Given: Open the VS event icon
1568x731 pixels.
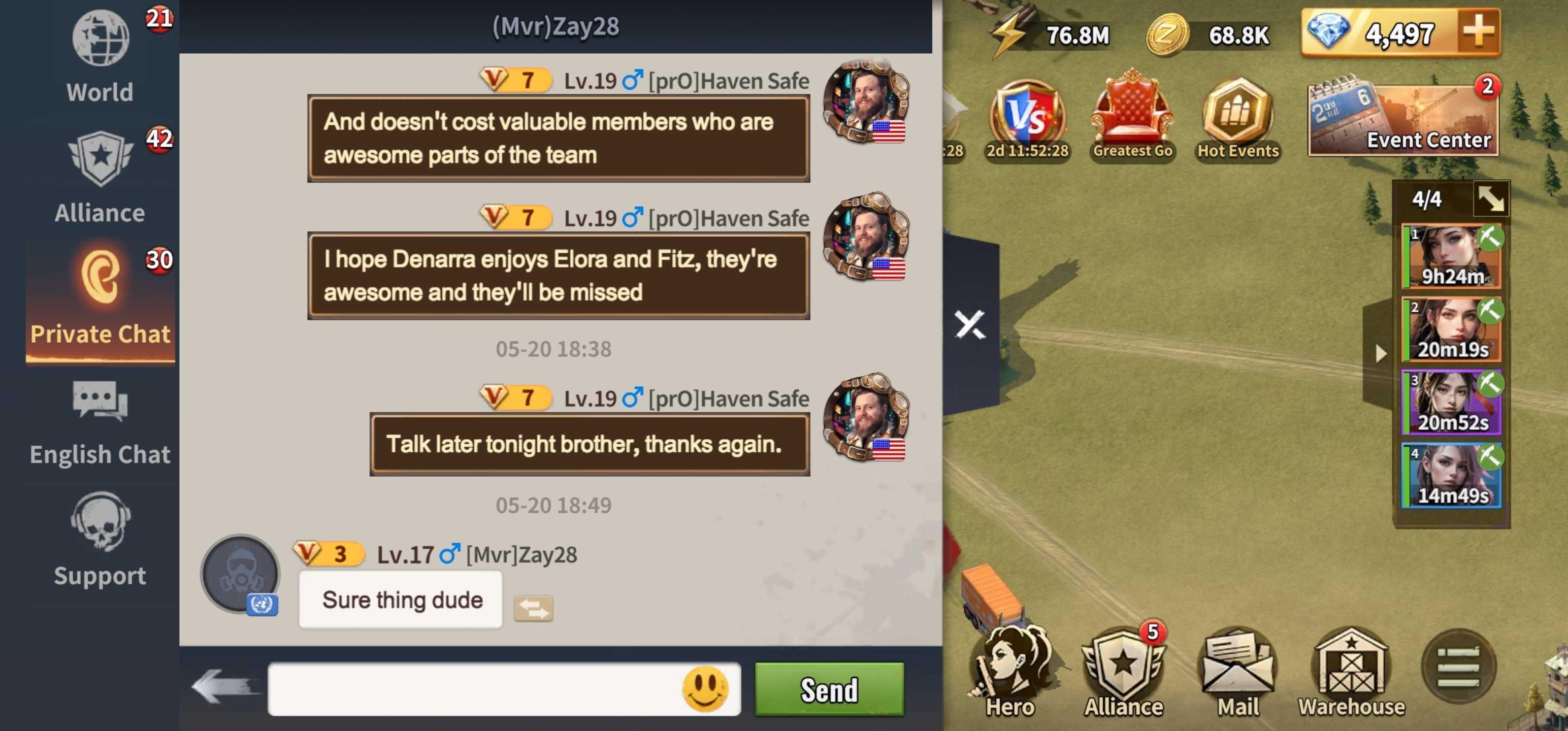Looking at the screenshot, I should [1028, 119].
